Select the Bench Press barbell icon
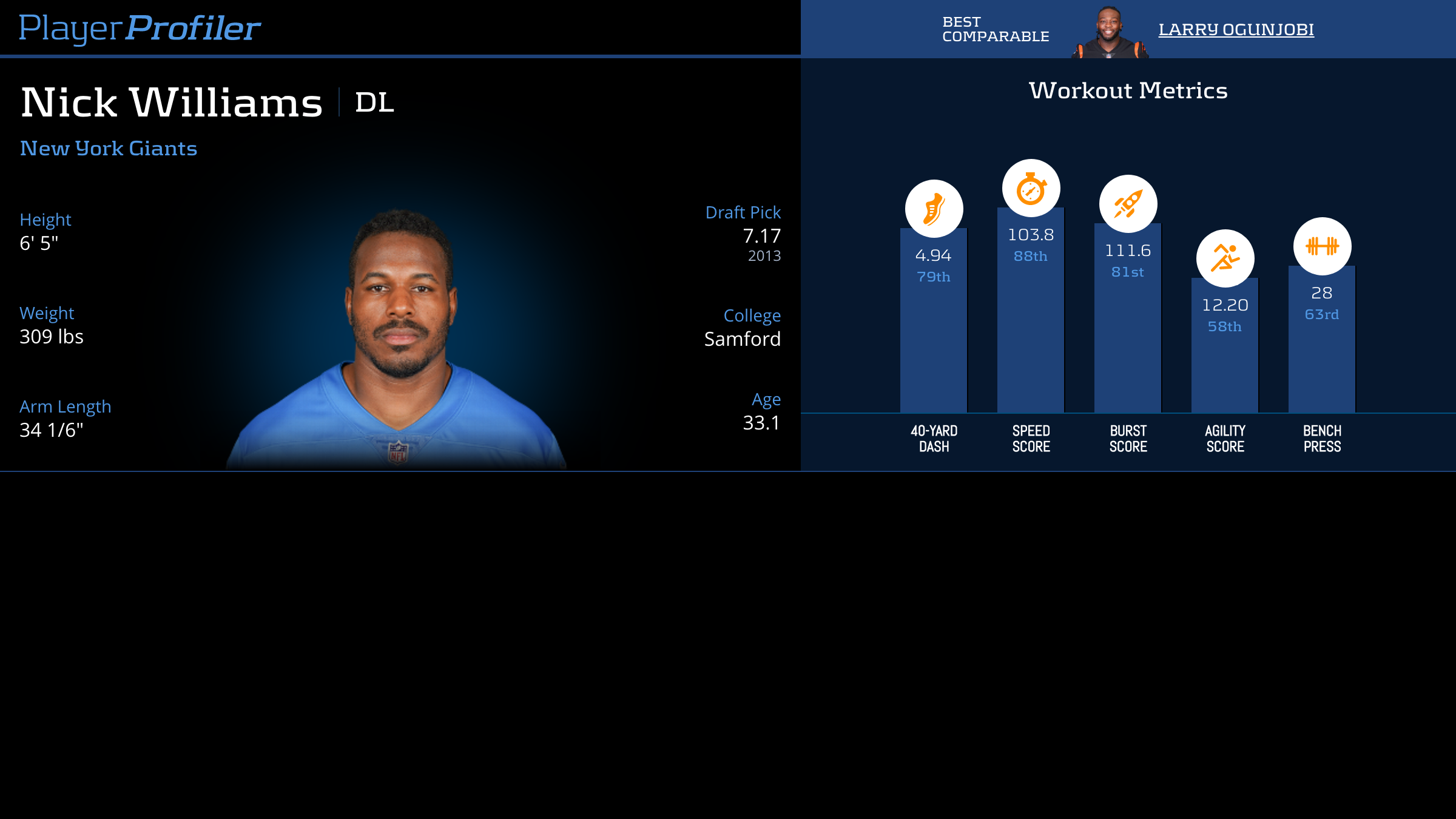Screen dimensions: 1456x819 (1322, 246)
